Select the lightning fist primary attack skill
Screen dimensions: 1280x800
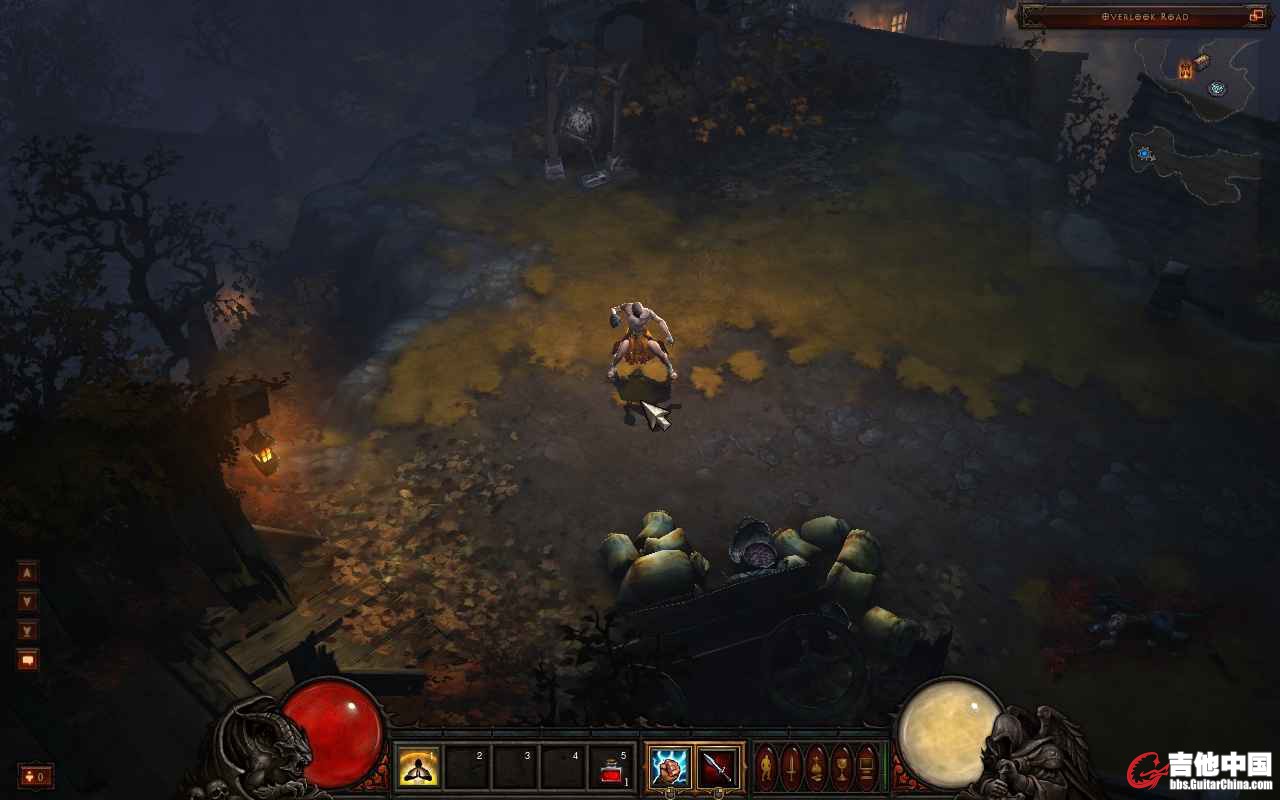click(x=669, y=768)
